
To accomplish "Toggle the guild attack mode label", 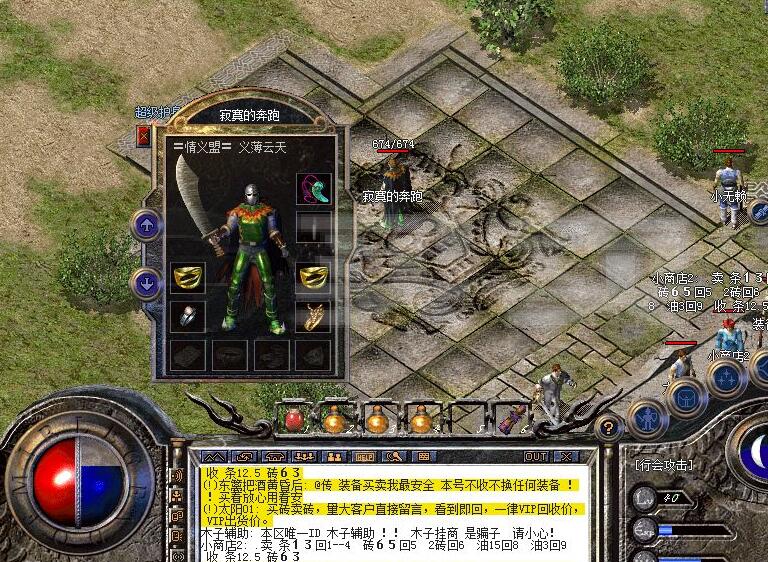I will (x=662, y=465).
